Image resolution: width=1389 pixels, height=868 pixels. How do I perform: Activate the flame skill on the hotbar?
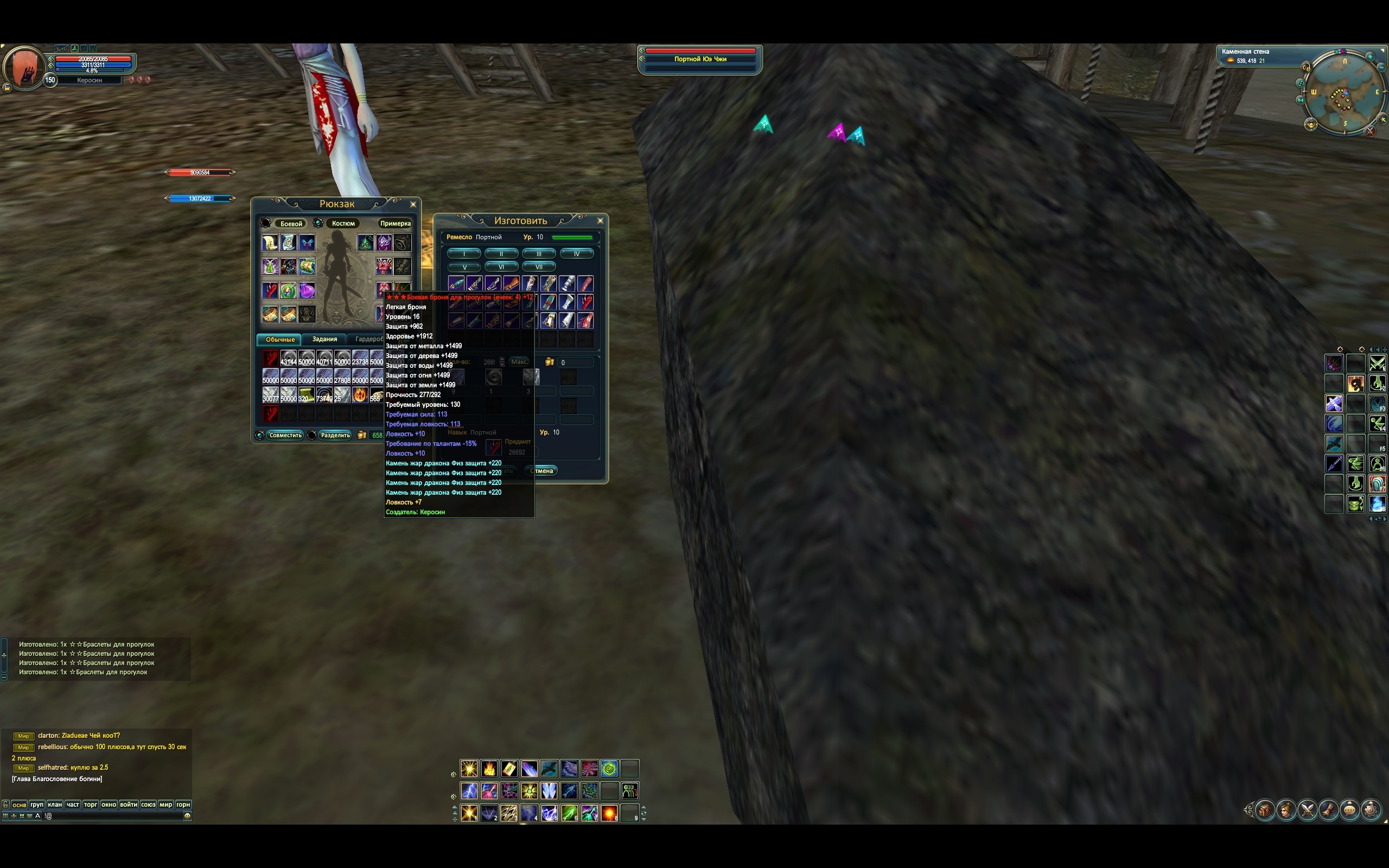click(x=489, y=768)
